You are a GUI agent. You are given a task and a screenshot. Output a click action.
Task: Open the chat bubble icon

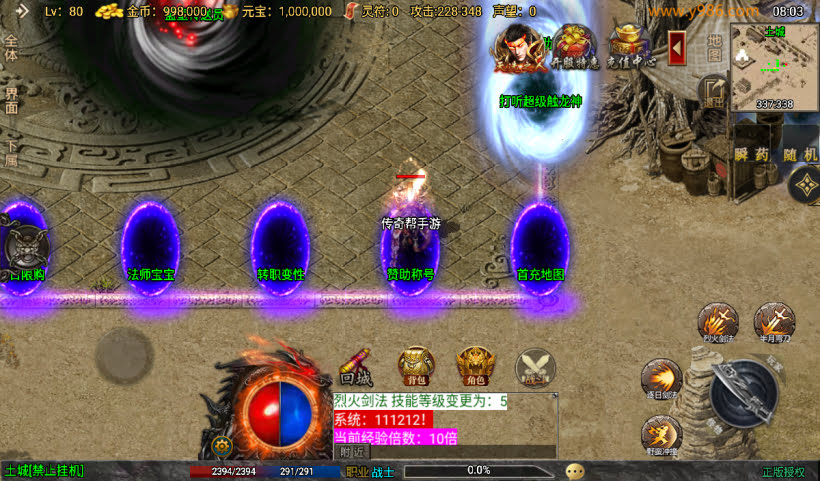click(x=575, y=470)
